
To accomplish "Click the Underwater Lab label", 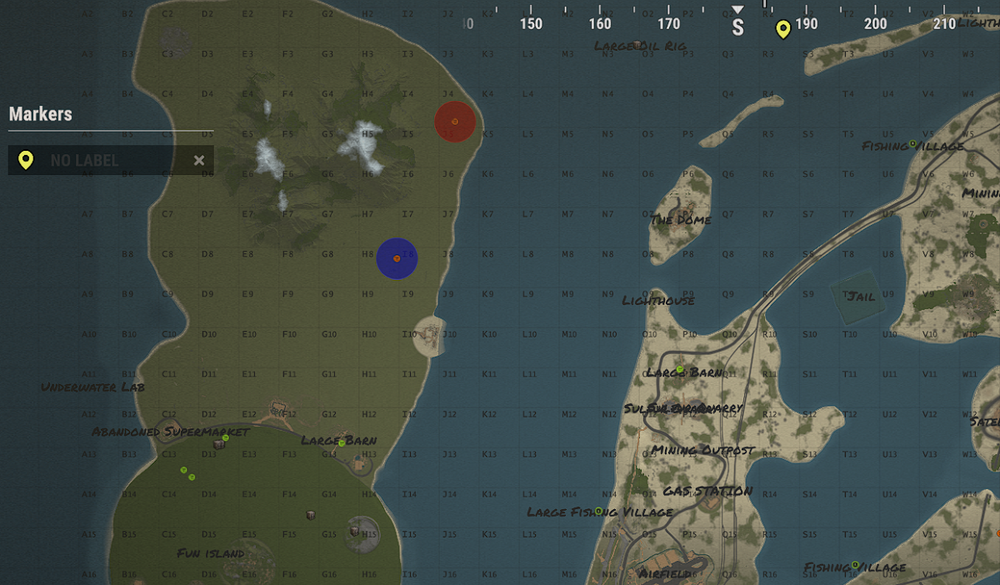I will (x=93, y=387).
